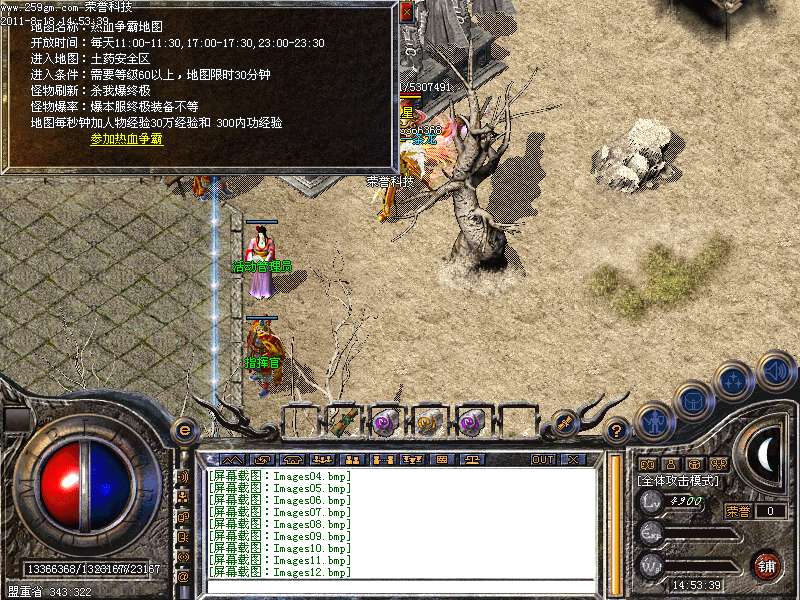Click the OUT button above chat
This screenshot has height=600, width=800.
coord(542,459)
